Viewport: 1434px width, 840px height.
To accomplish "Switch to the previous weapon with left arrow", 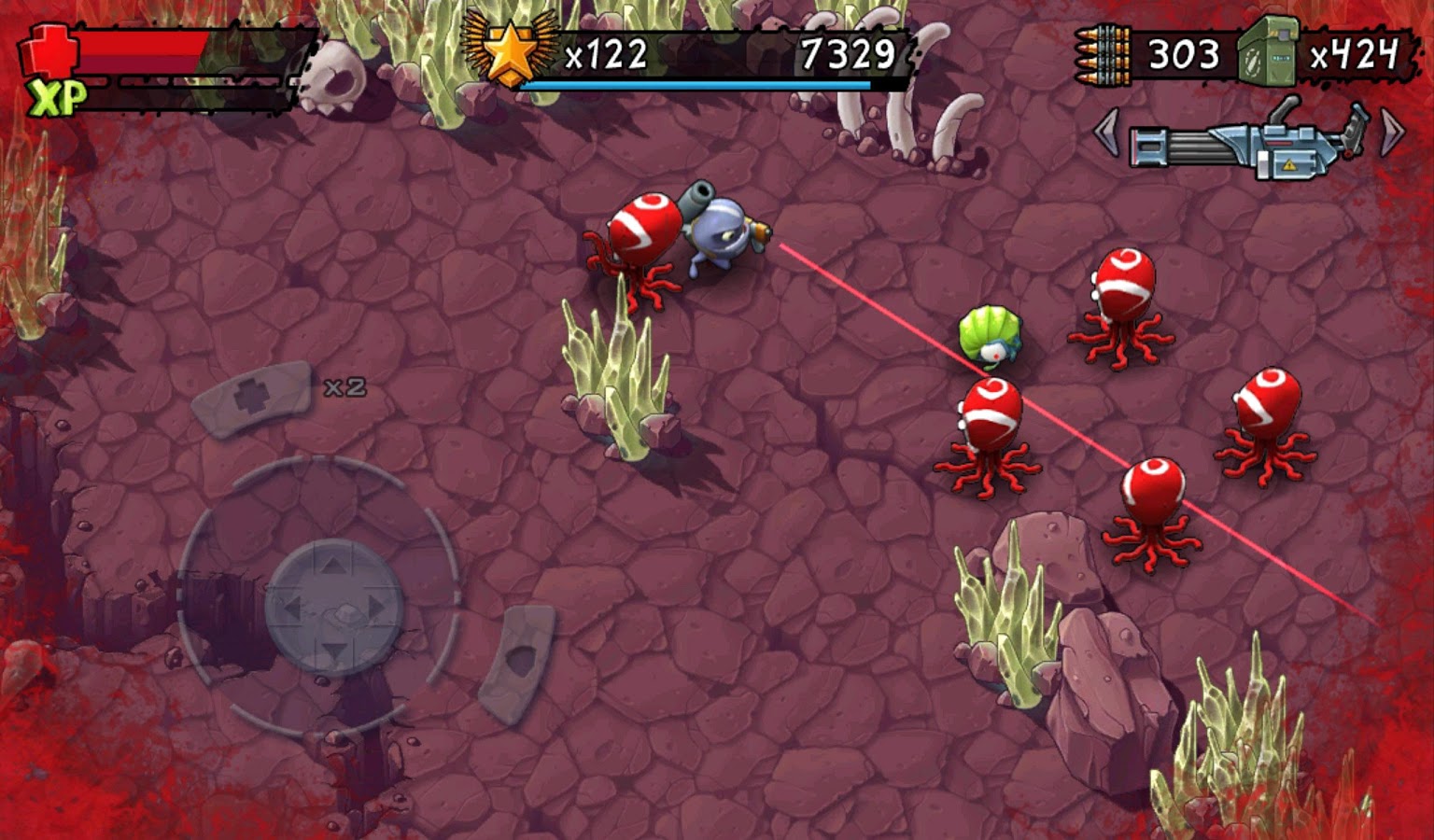I will click(1106, 133).
